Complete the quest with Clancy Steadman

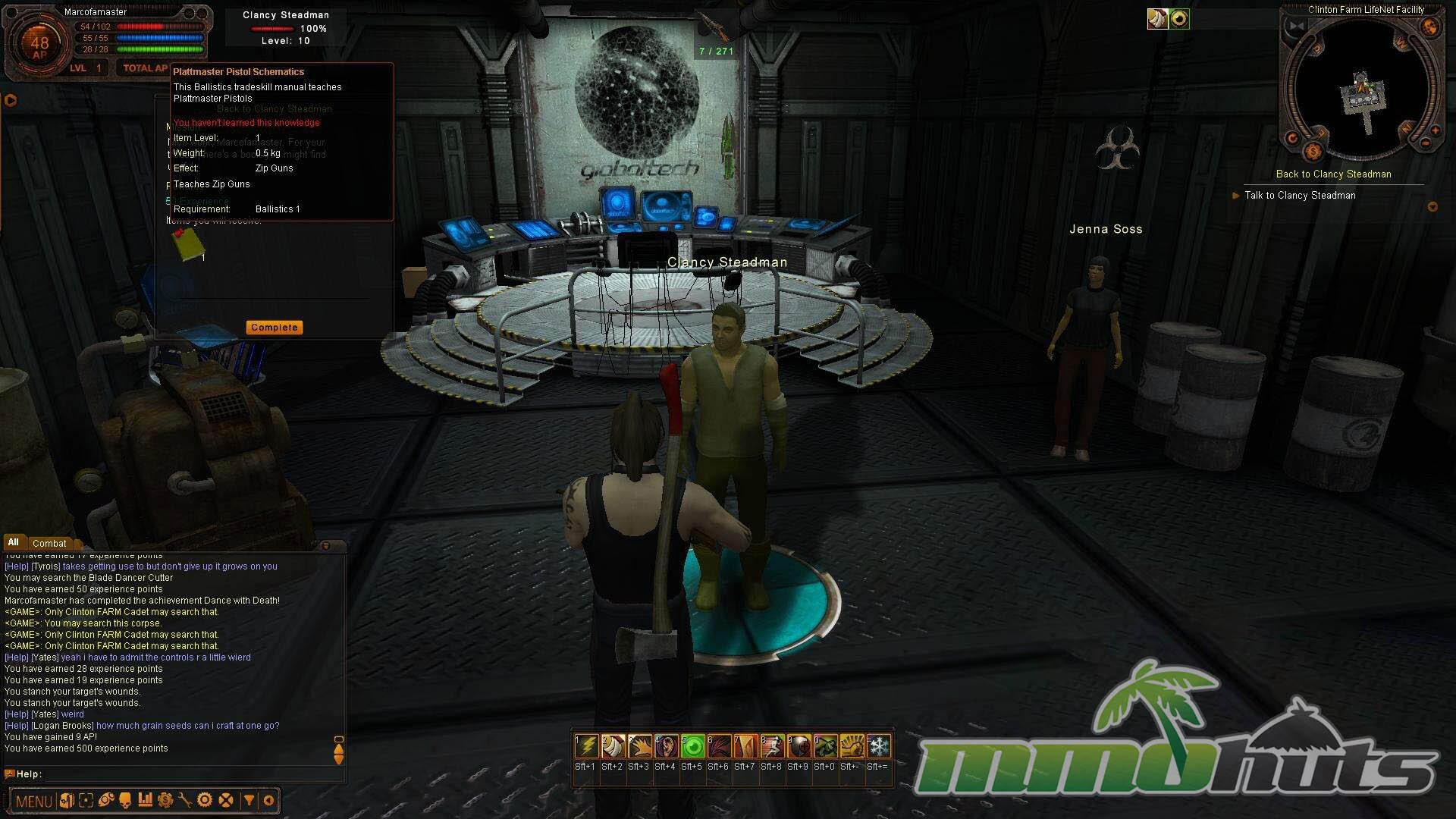pos(274,328)
